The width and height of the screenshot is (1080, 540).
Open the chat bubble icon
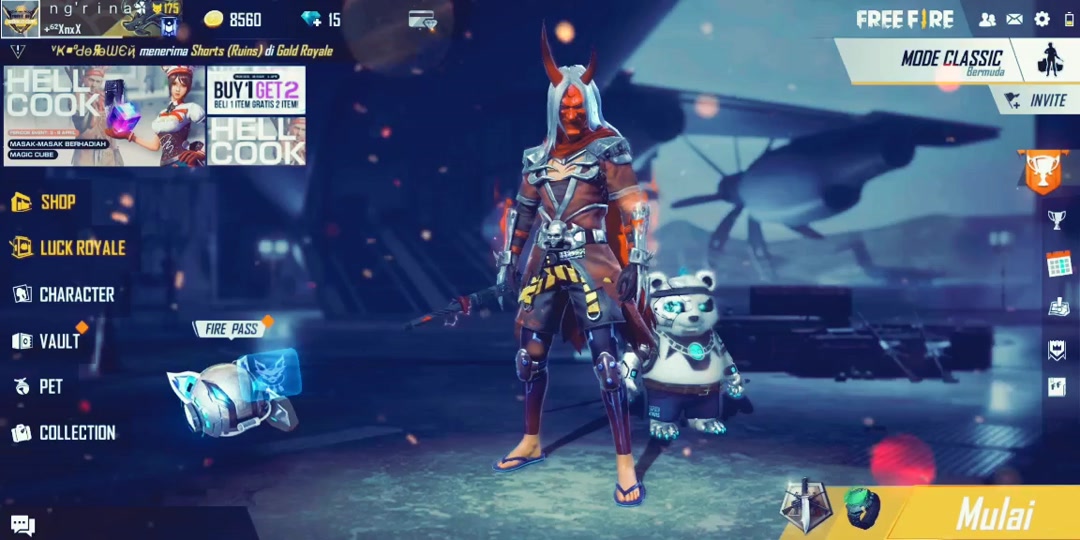[x=22, y=524]
